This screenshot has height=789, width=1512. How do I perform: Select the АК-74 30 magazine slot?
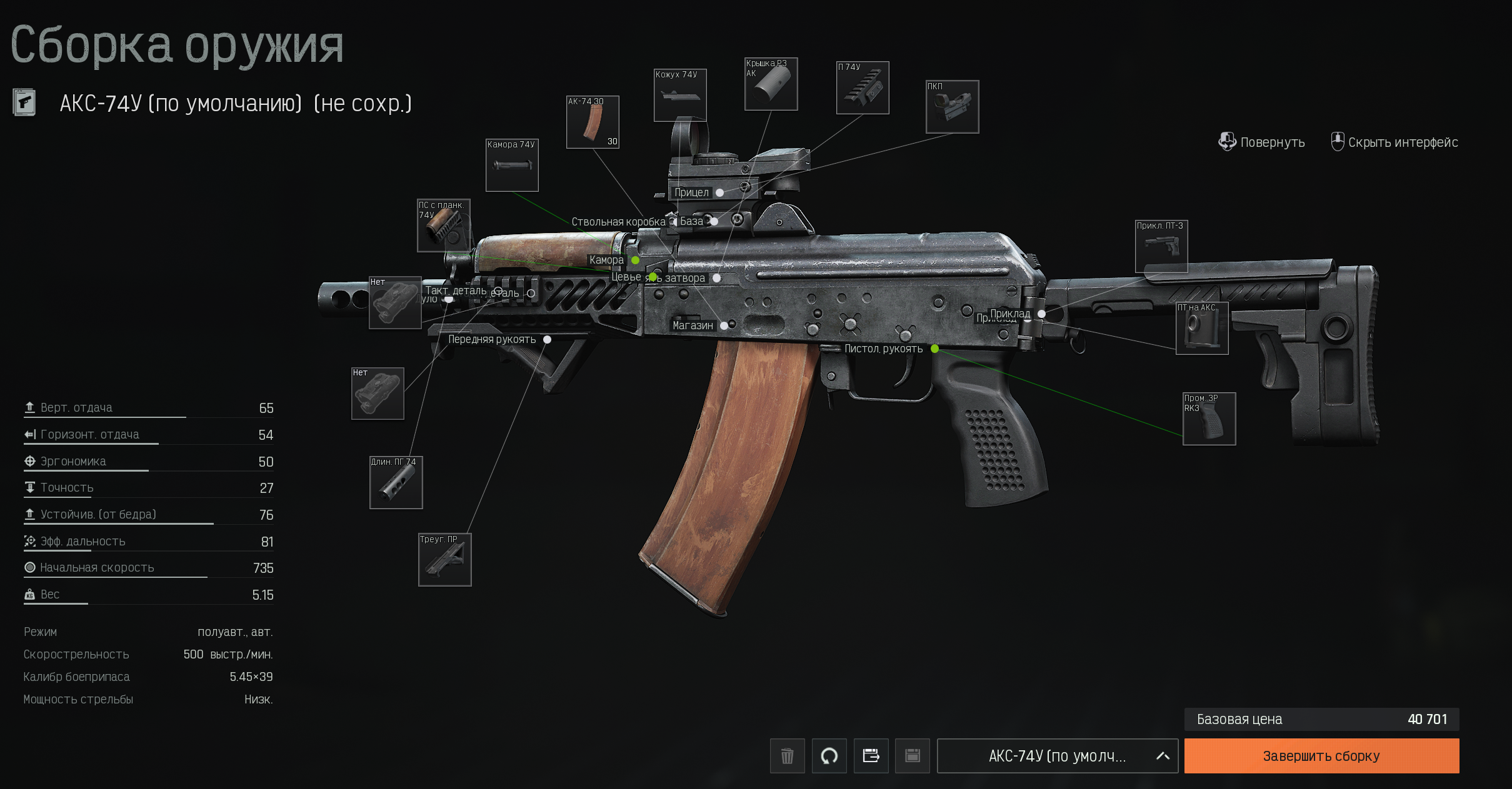(x=593, y=122)
